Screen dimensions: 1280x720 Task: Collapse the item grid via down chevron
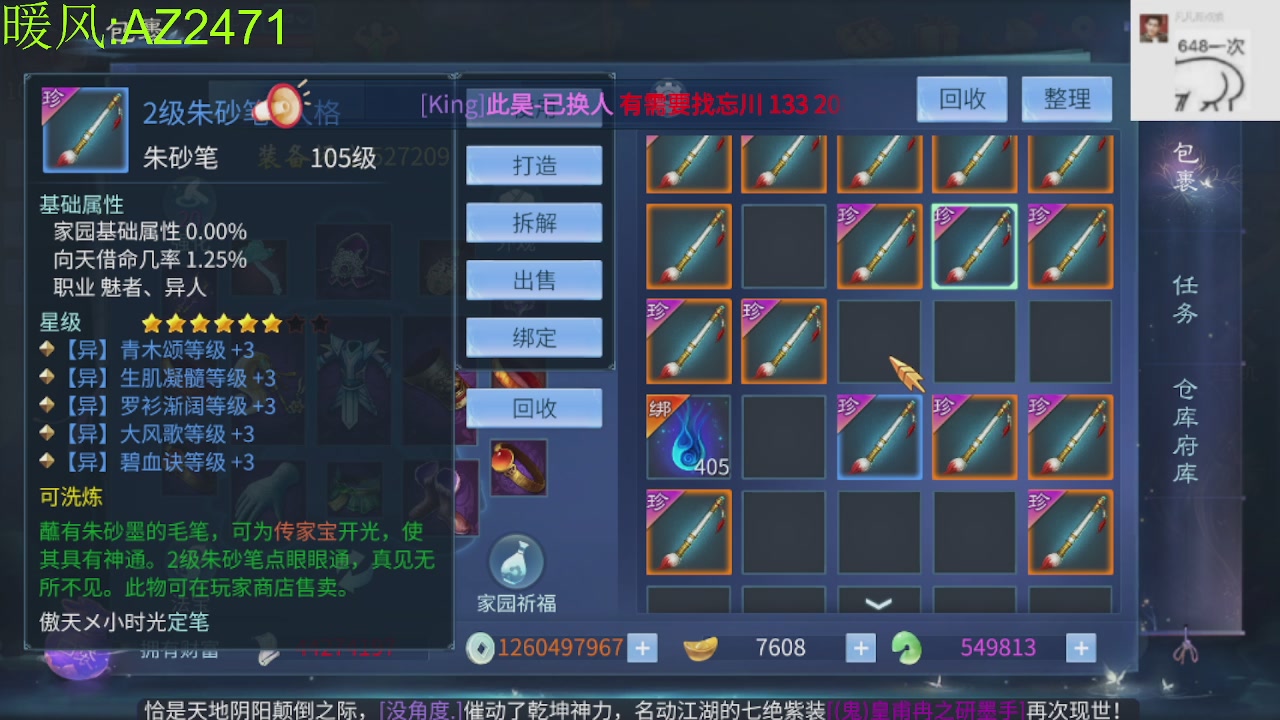(x=877, y=601)
